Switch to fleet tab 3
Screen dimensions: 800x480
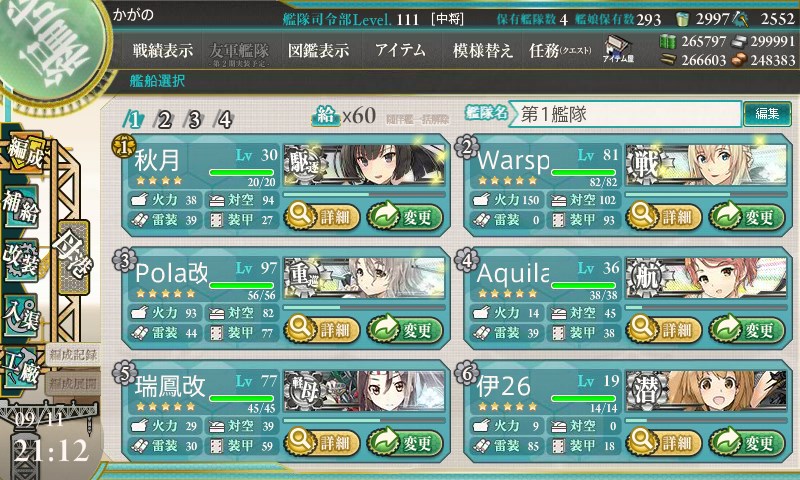point(195,120)
